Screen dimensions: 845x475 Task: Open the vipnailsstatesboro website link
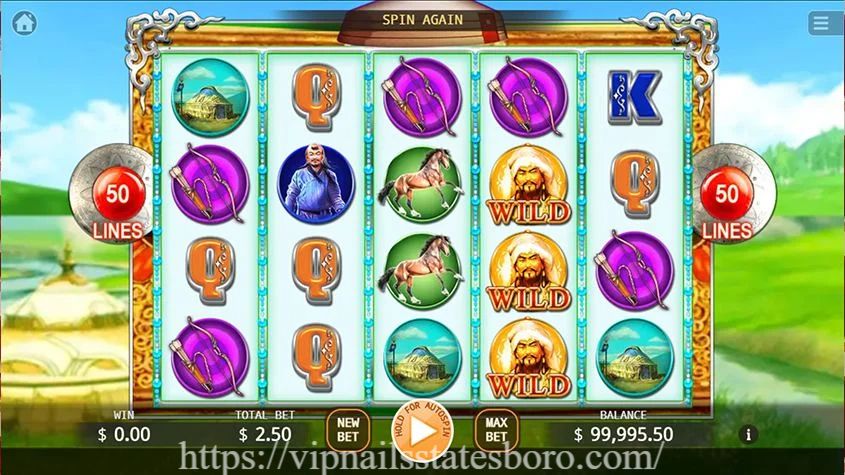[421, 460]
